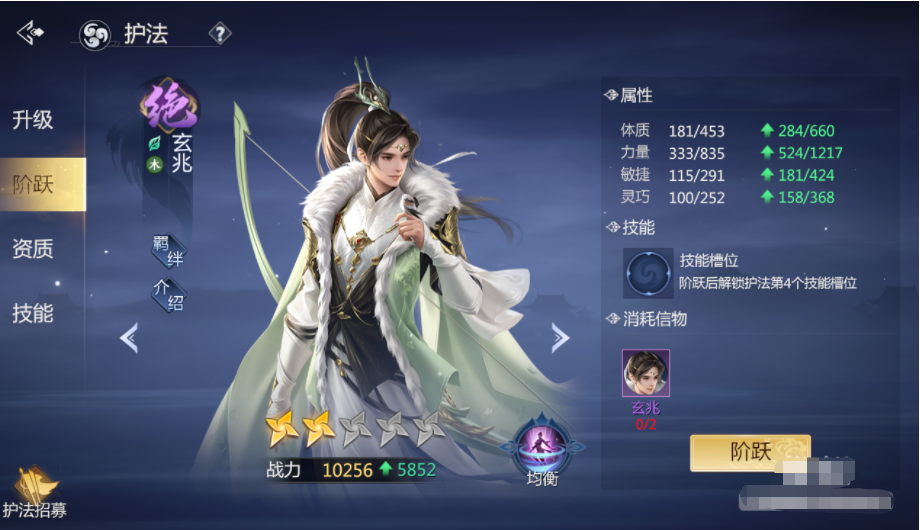Image resolution: width=920 pixels, height=530 pixels.
Task: Go back with the top-left arrow
Action: 30,33
